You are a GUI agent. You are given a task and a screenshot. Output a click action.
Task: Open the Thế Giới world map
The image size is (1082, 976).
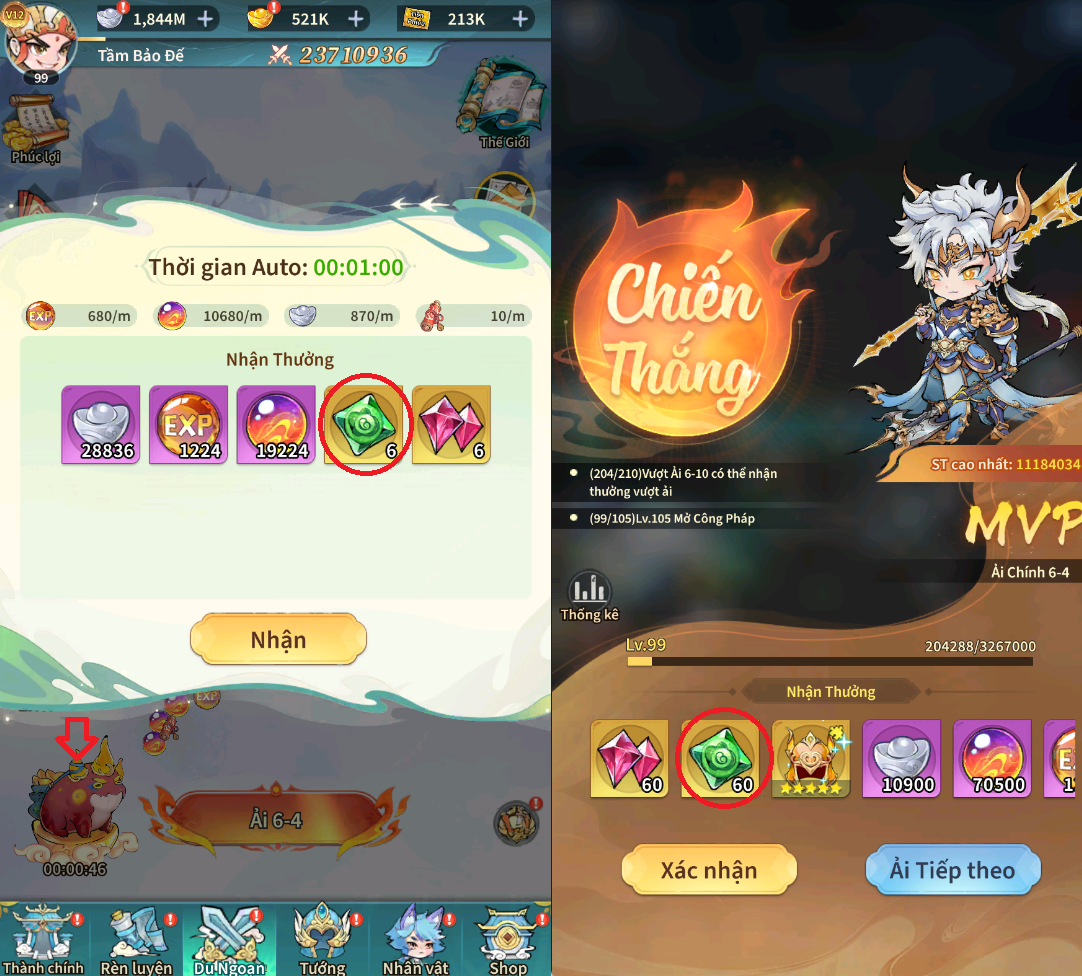tap(503, 103)
